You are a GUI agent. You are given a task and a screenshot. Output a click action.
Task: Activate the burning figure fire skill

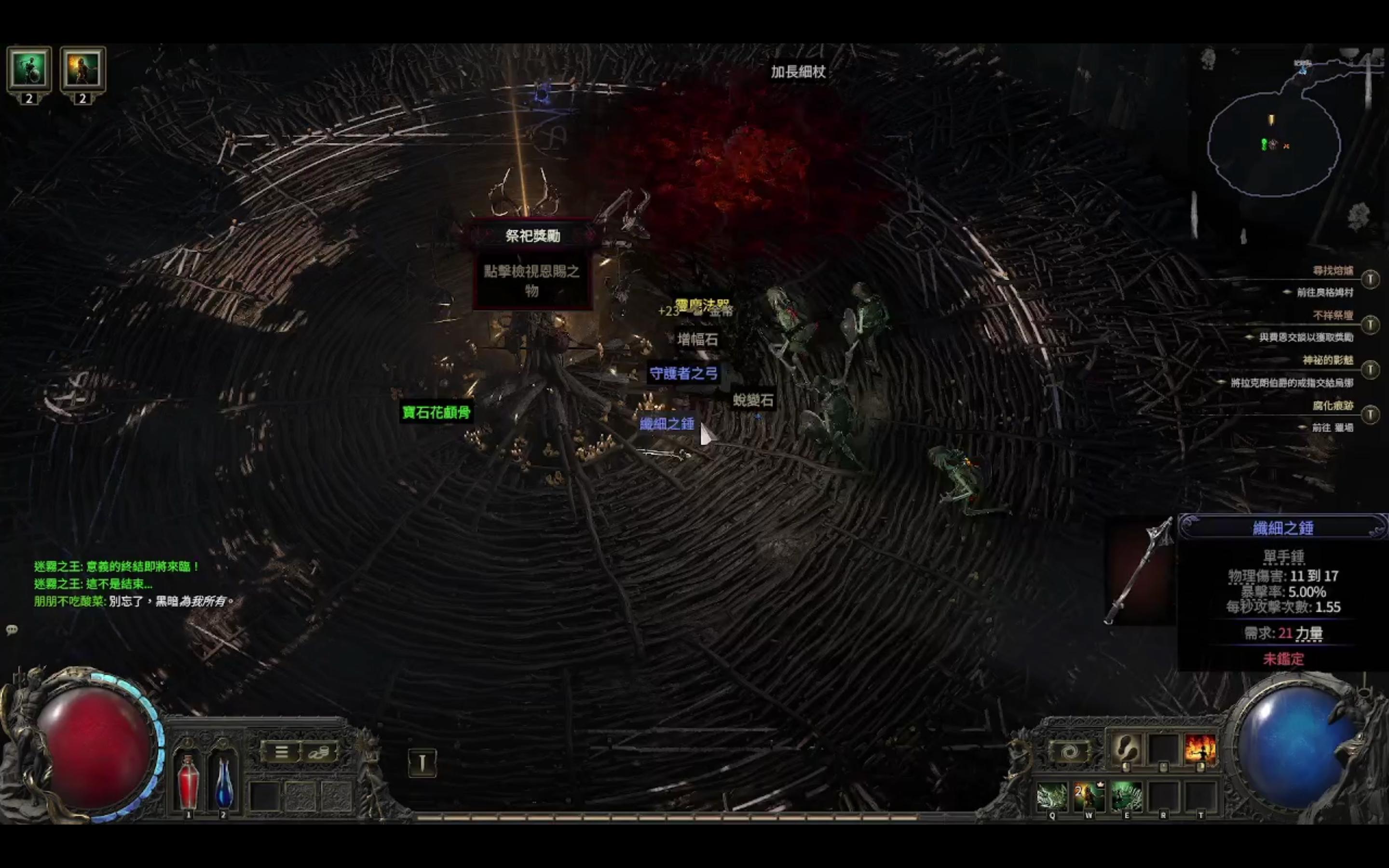click(x=1200, y=748)
